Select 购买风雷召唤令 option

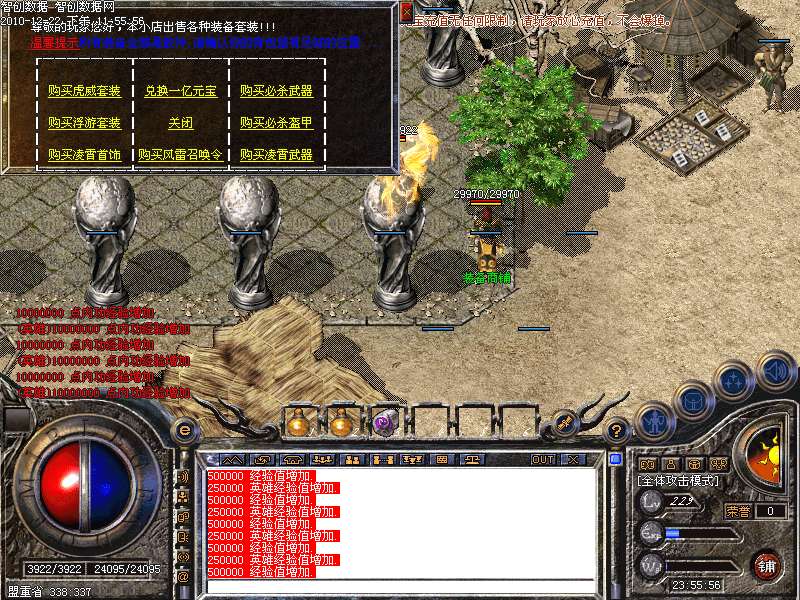point(181,155)
